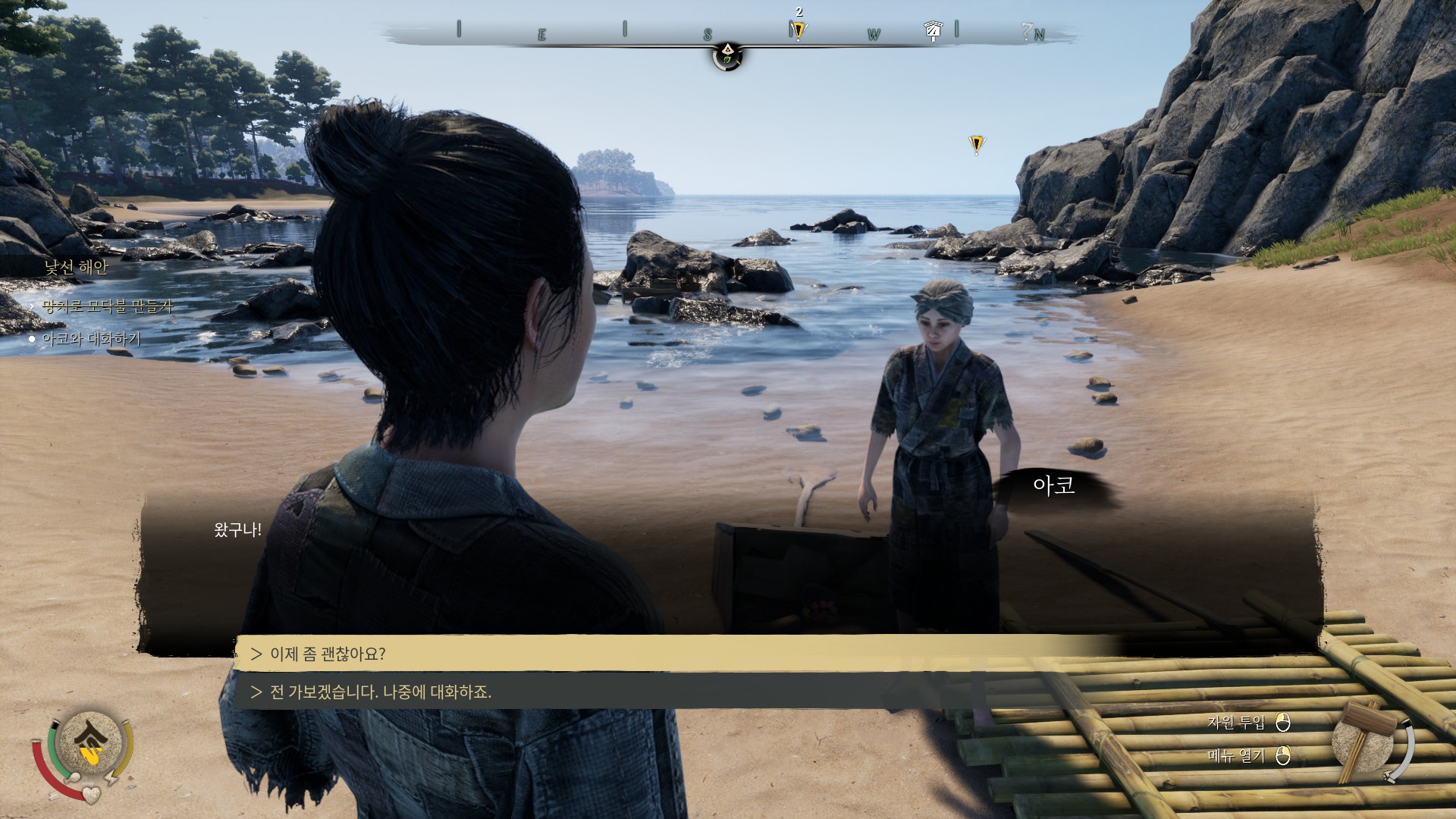
Task: Select the "낯선 해안" quest title
Action: 76,267
